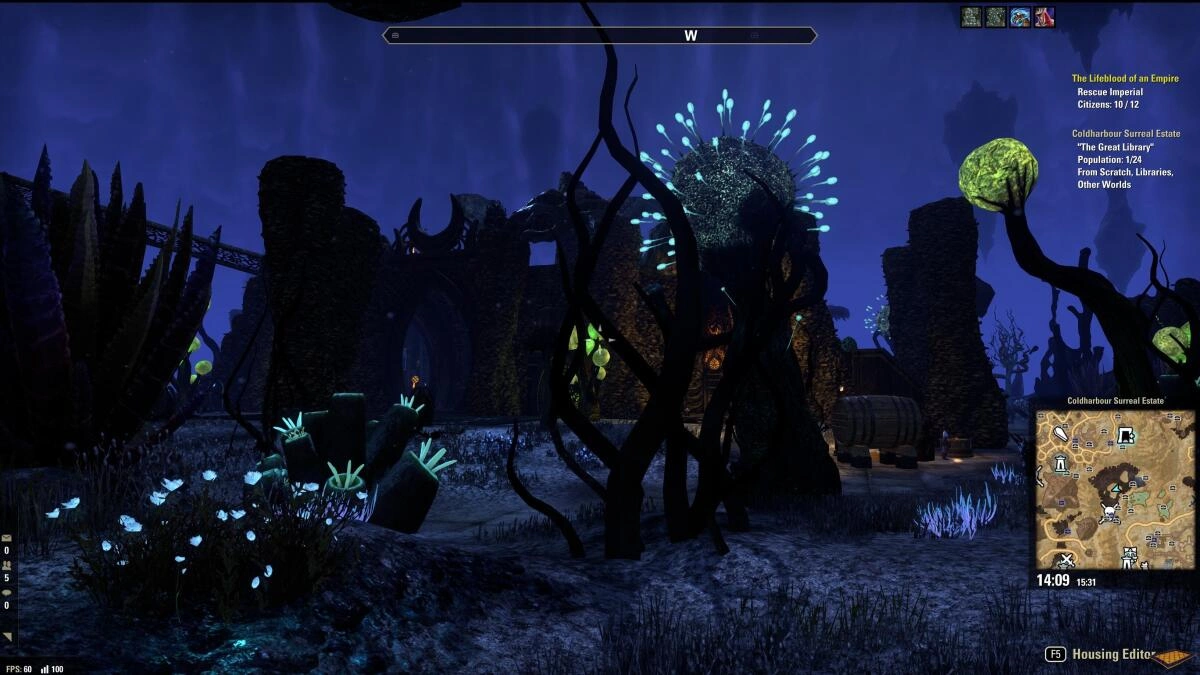Open the friends list icon
This screenshot has height=675, width=1200.
[7, 566]
